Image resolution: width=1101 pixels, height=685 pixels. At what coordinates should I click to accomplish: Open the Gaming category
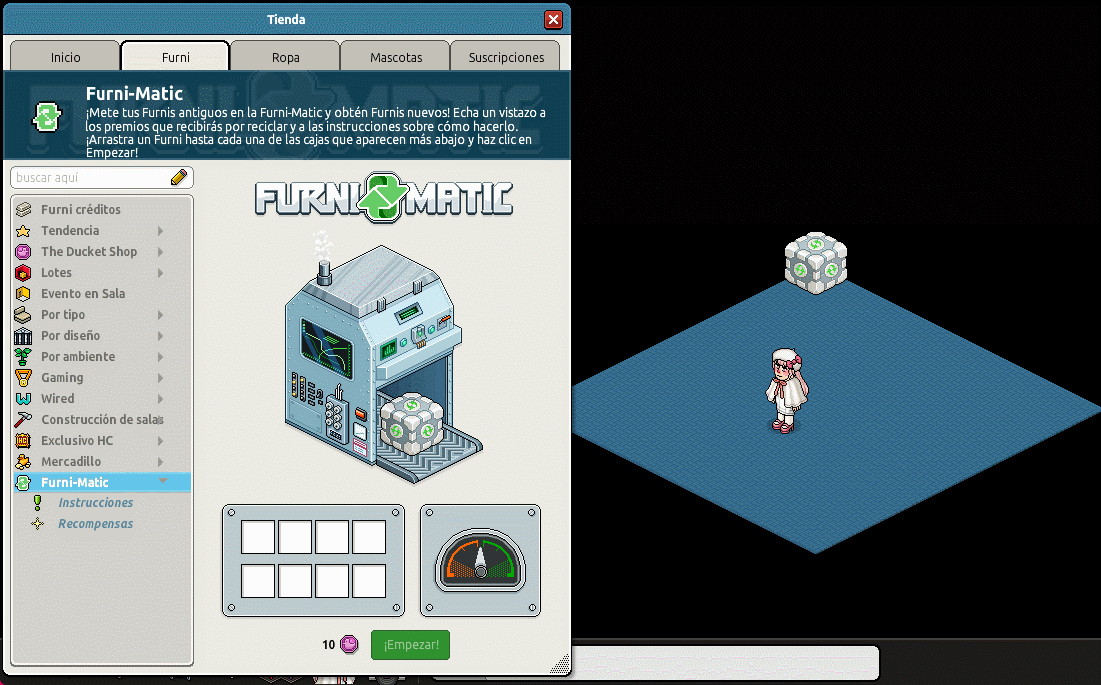click(x=62, y=378)
